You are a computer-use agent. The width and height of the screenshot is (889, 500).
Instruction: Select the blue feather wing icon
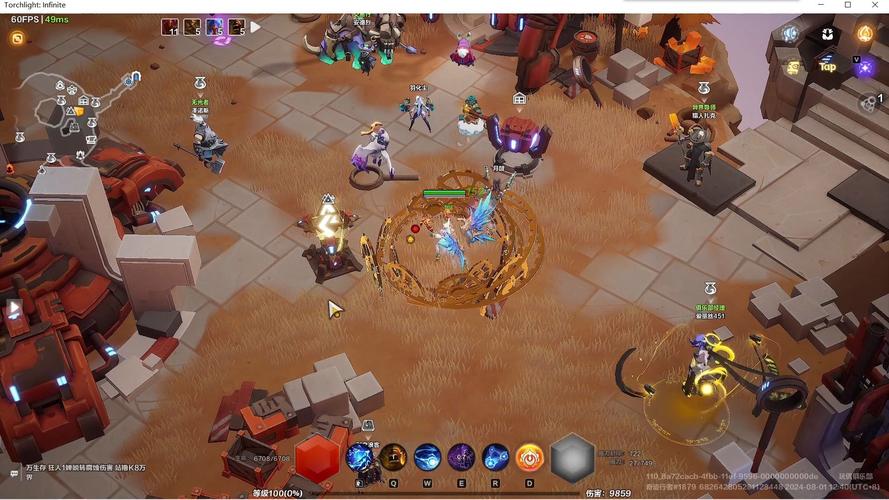coord(791,35)
